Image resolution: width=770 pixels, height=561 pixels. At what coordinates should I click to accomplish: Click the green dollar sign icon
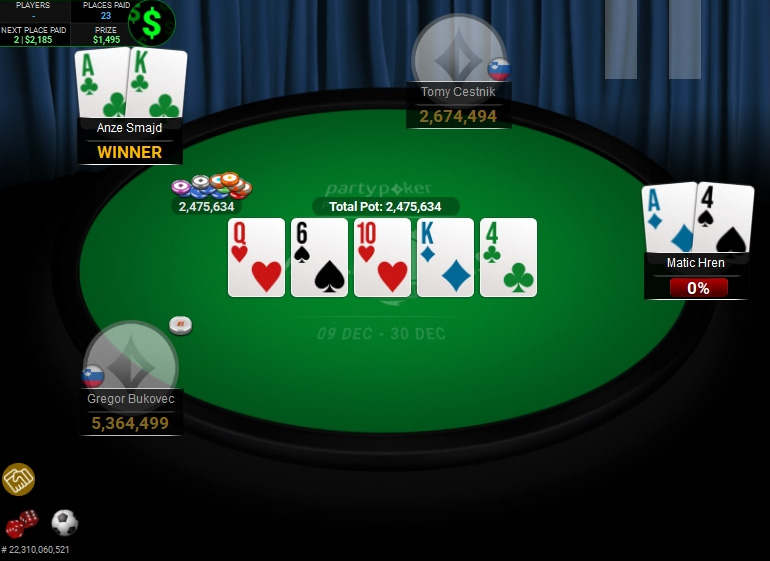click(152, 22)
